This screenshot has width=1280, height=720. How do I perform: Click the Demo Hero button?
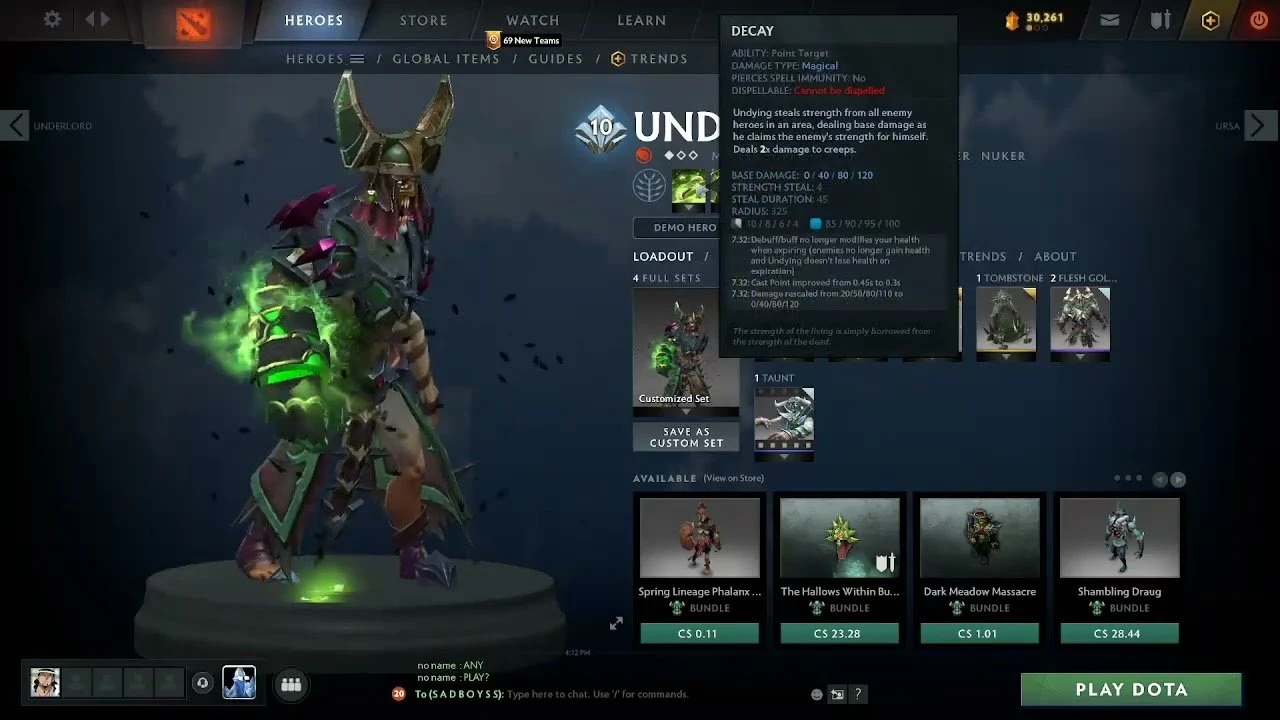coord(676,228)
